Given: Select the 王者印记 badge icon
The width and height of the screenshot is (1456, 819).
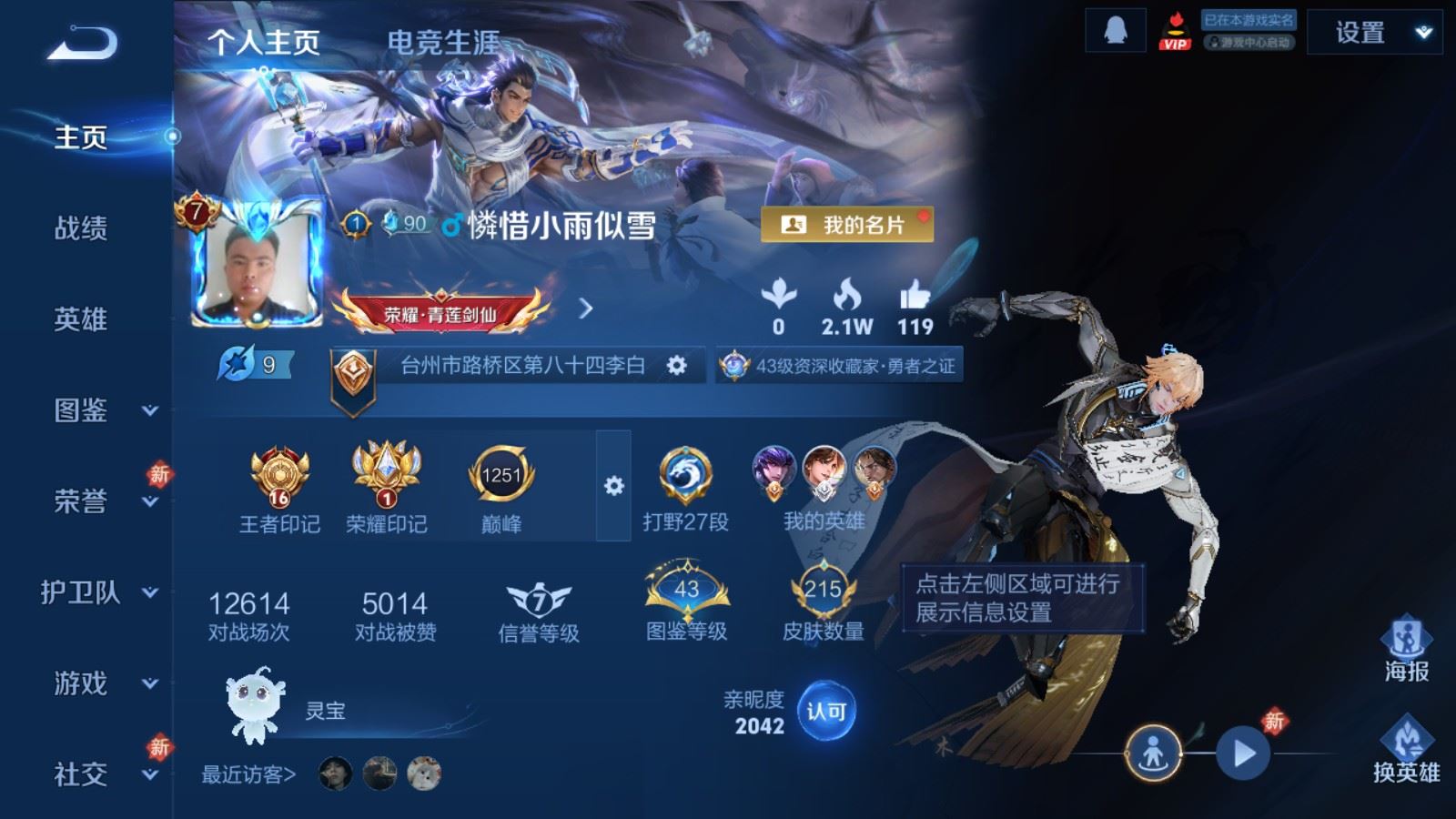Looking at the screenshot, I should (x=278, y=474).
